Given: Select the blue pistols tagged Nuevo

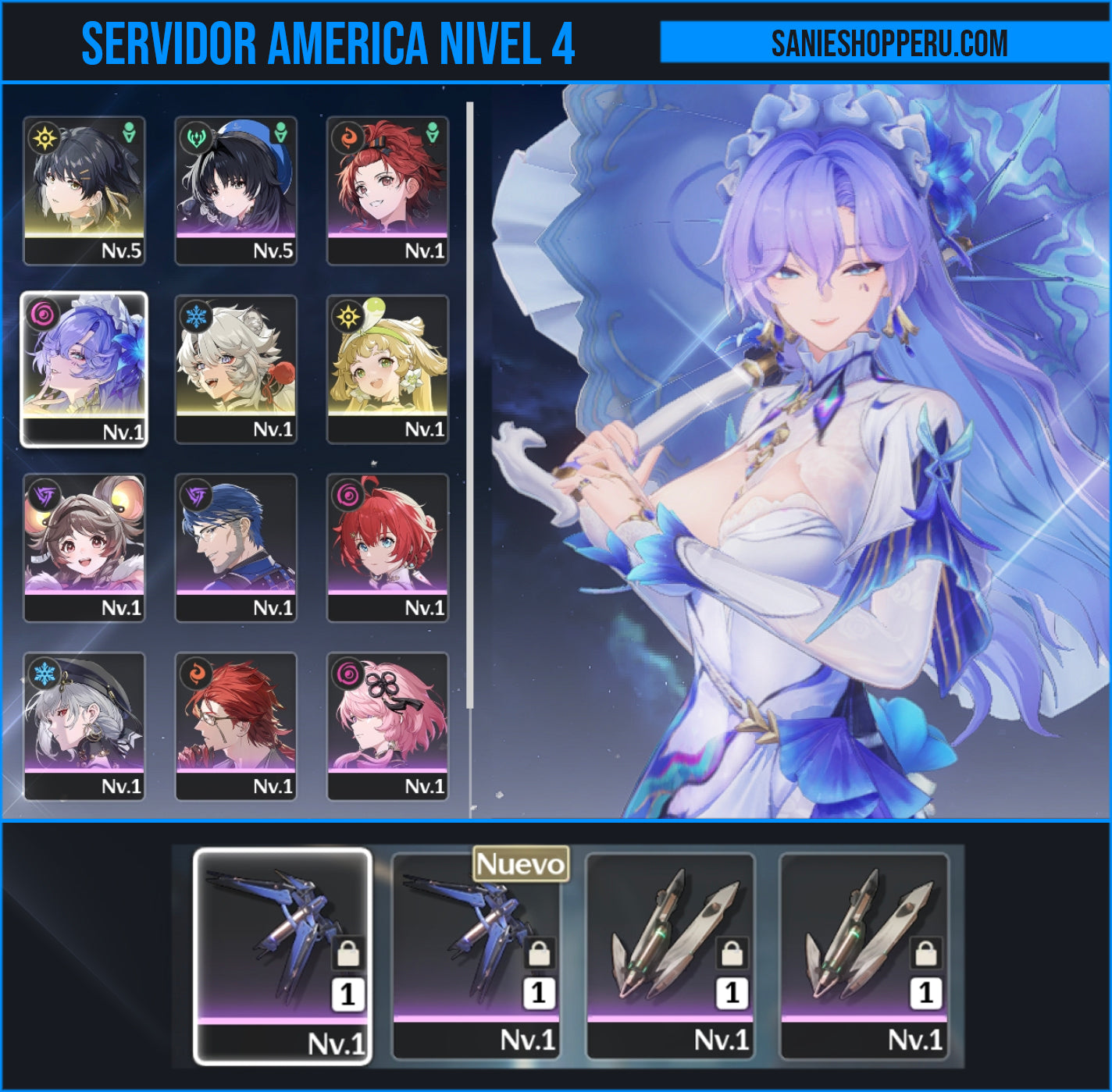Looking at the screenshot, I should point(476,955).
